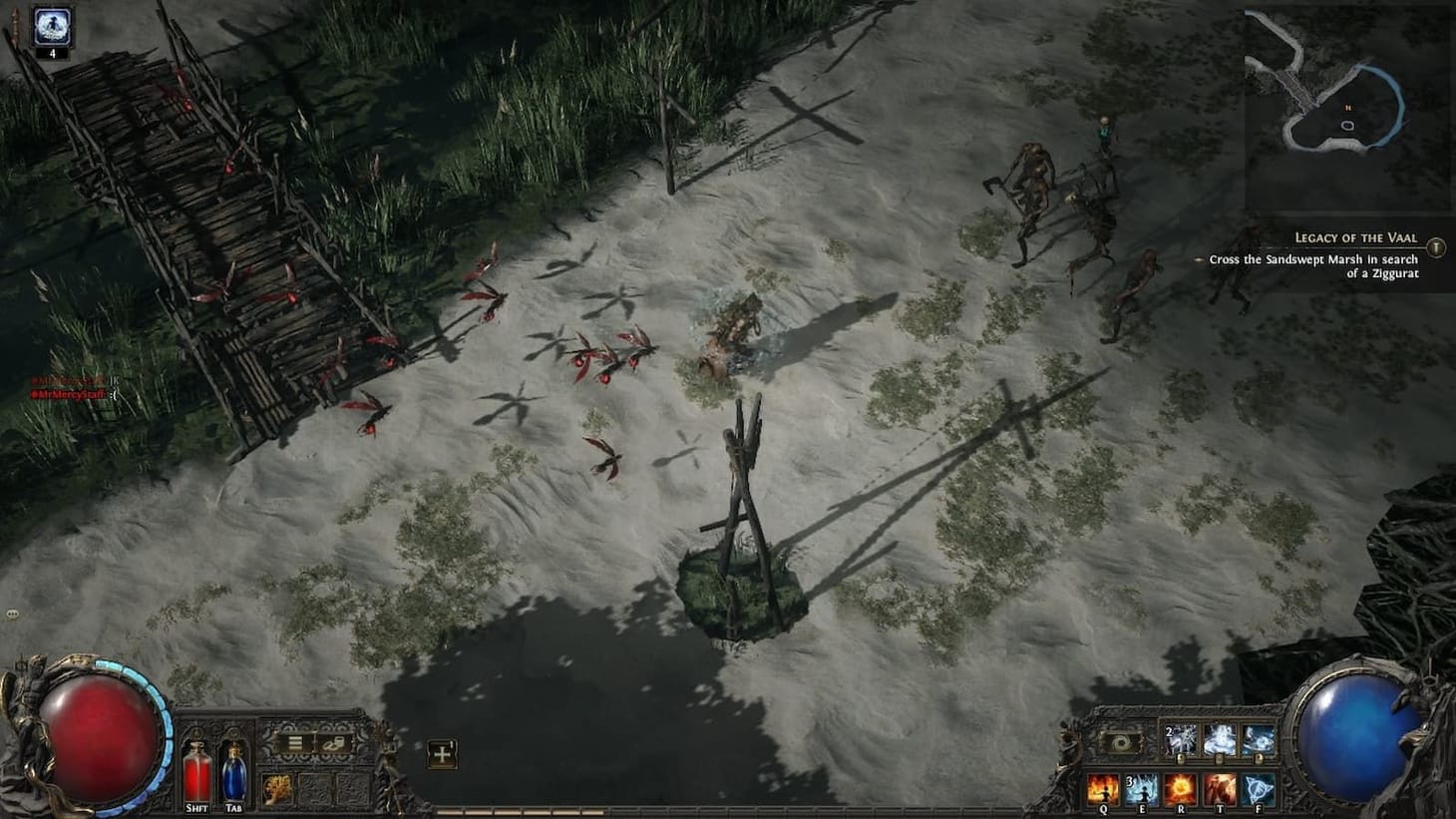Select the swirling portal icon near skill bar
This screenshot has height=819, width=1456.
click(1121, 741)
